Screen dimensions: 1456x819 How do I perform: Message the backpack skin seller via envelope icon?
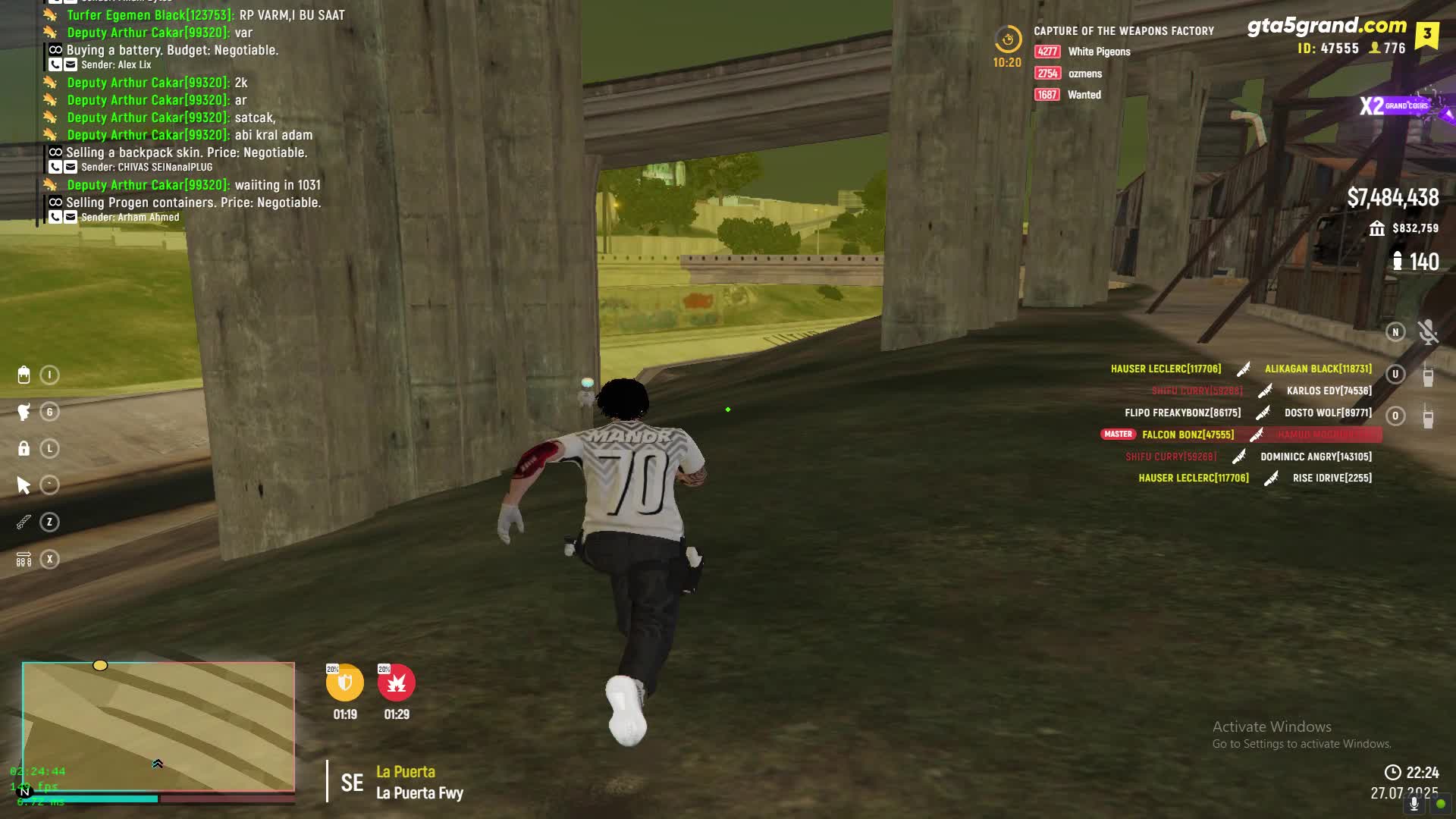(71, 168)
